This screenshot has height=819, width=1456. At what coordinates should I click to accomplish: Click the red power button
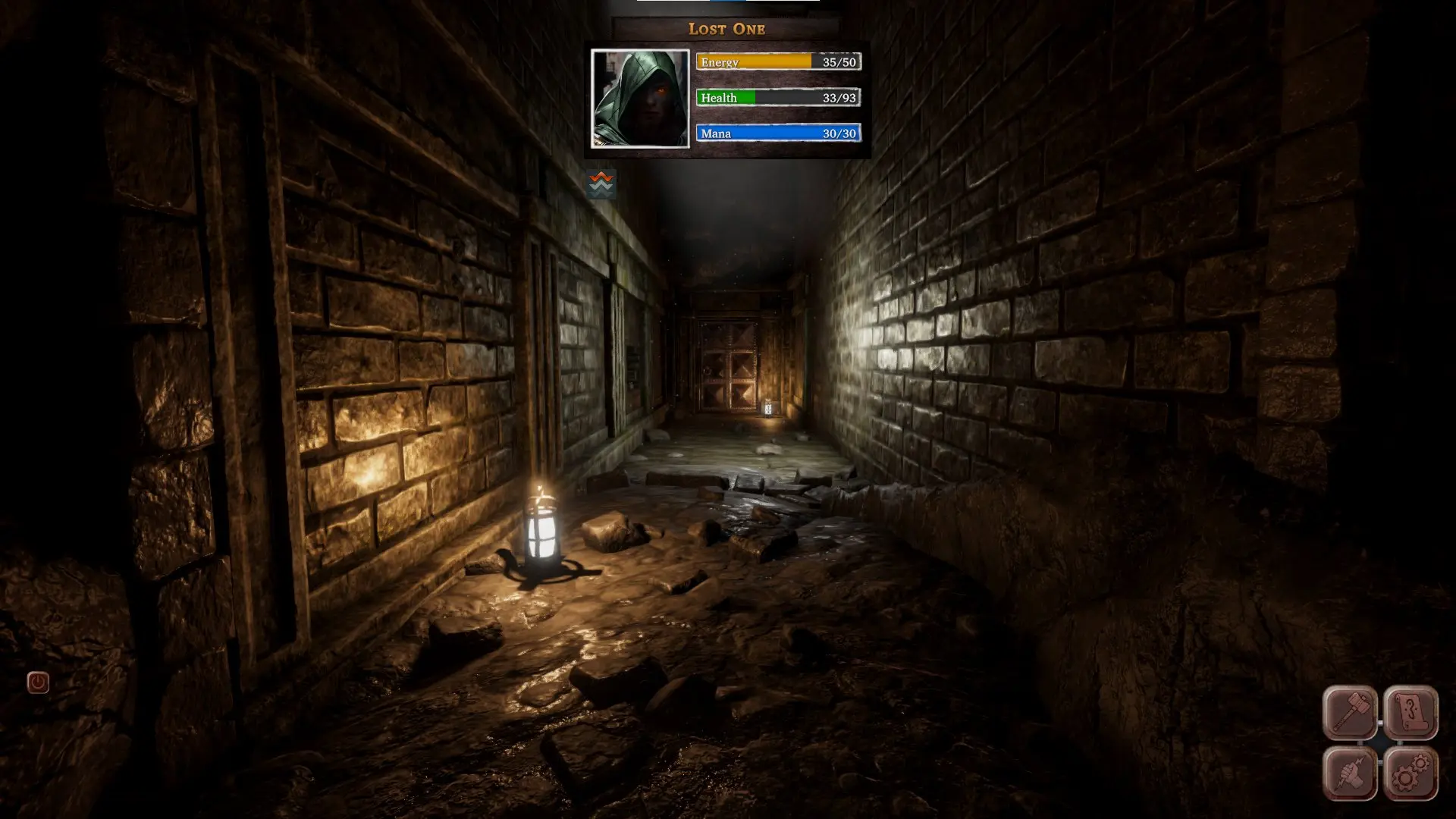pos(38,682)
